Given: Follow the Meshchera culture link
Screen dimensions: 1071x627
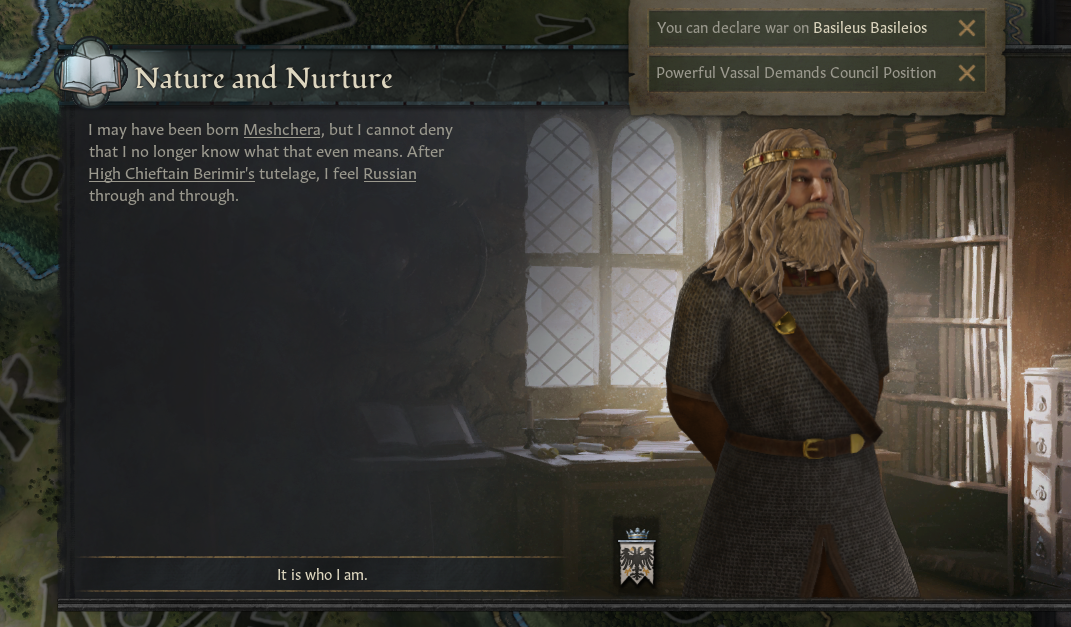Looking at the screenshot, I should tap(282, 130).
